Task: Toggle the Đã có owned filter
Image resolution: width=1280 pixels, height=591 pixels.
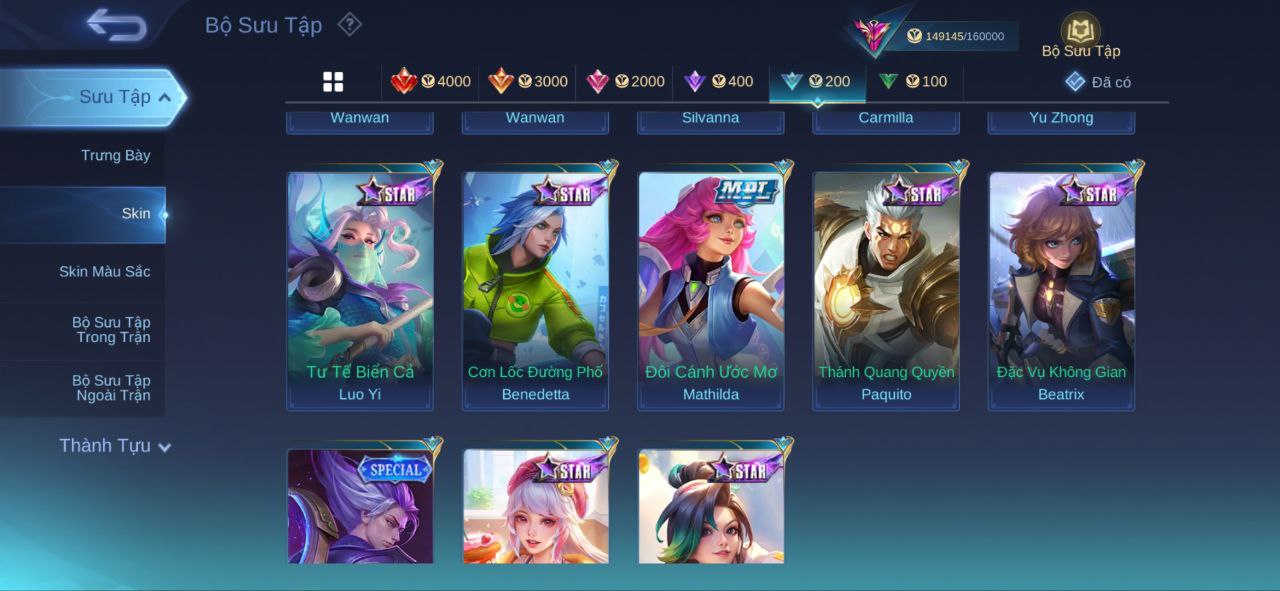Action: (x=1098, y=82)
